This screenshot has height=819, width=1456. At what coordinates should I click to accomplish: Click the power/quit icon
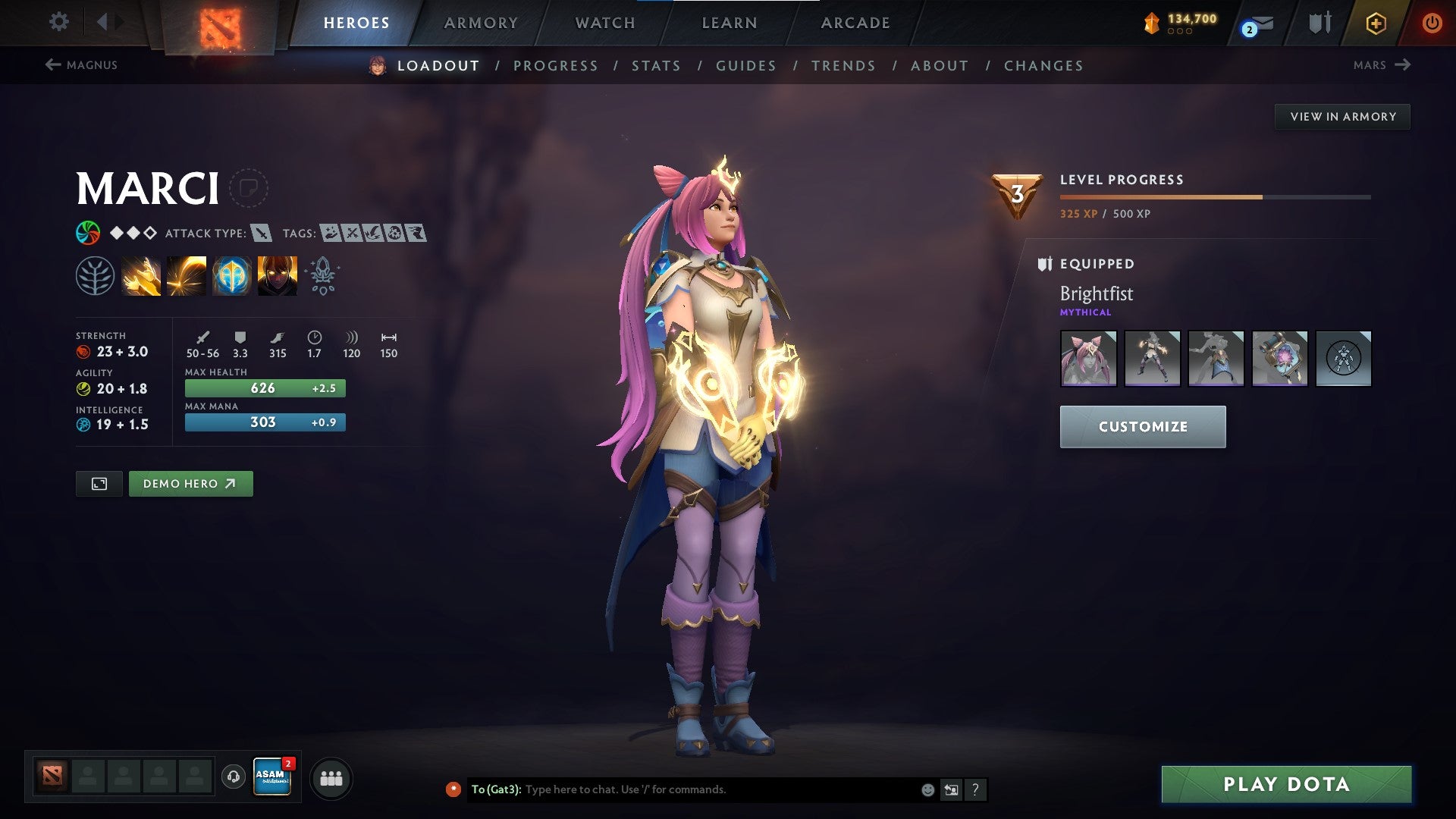click(1432, 23)
